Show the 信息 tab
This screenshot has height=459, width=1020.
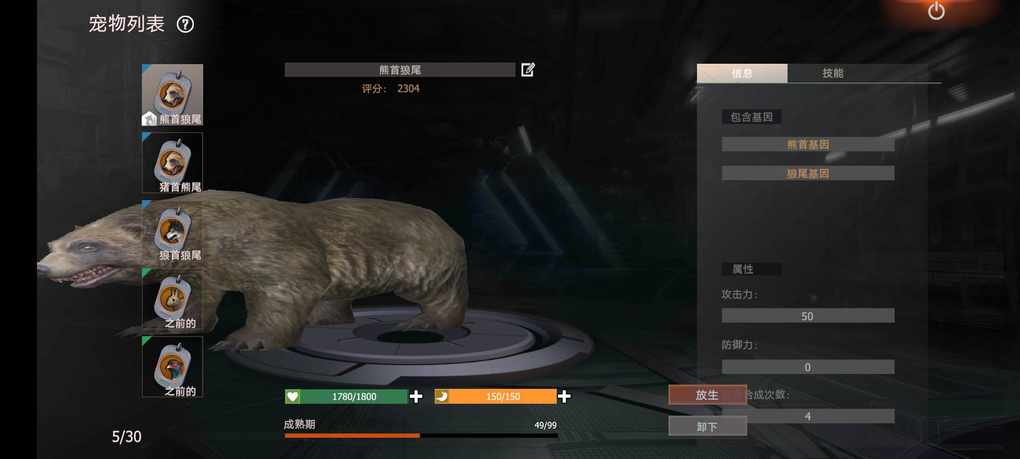point(742,73)
